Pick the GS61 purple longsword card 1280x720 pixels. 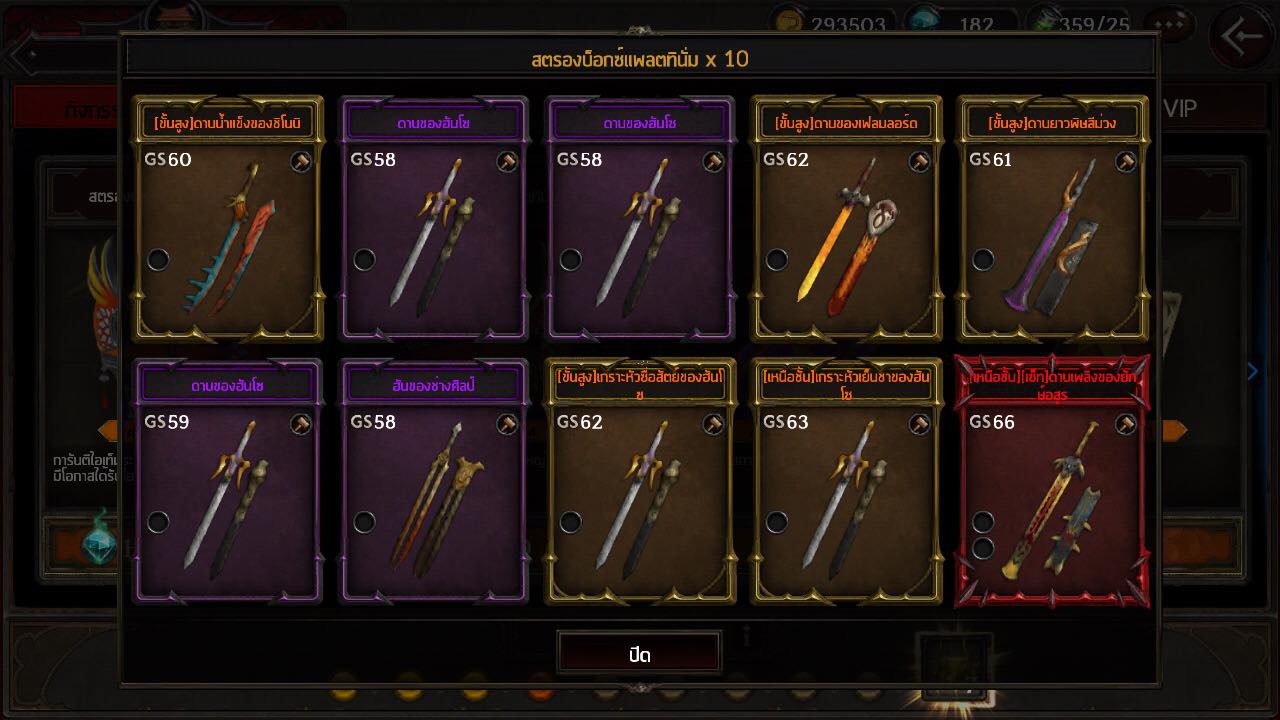click(1052, 220)
